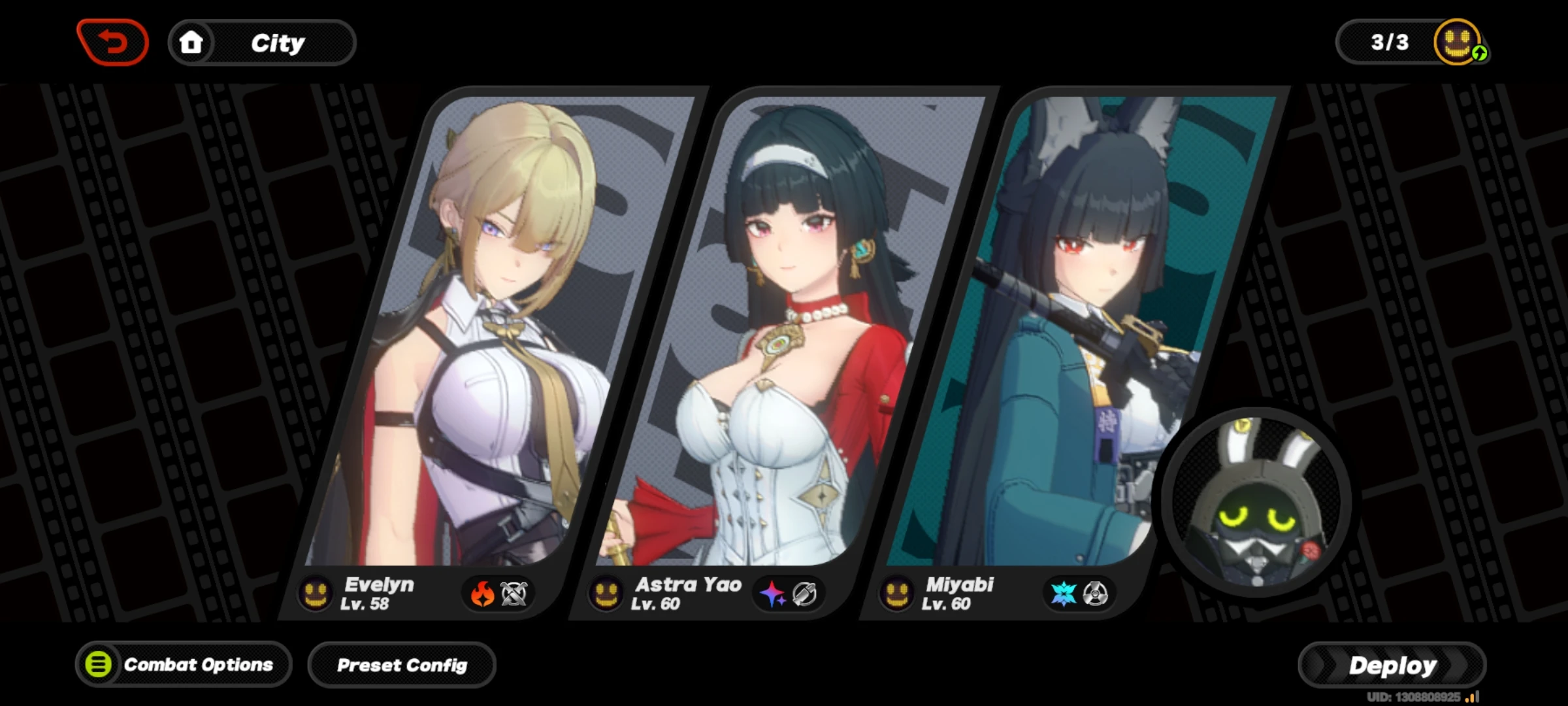Select Evelyn's Fire attribute icon
This screenshot has height=706, width=1568.
pos(482,594)
